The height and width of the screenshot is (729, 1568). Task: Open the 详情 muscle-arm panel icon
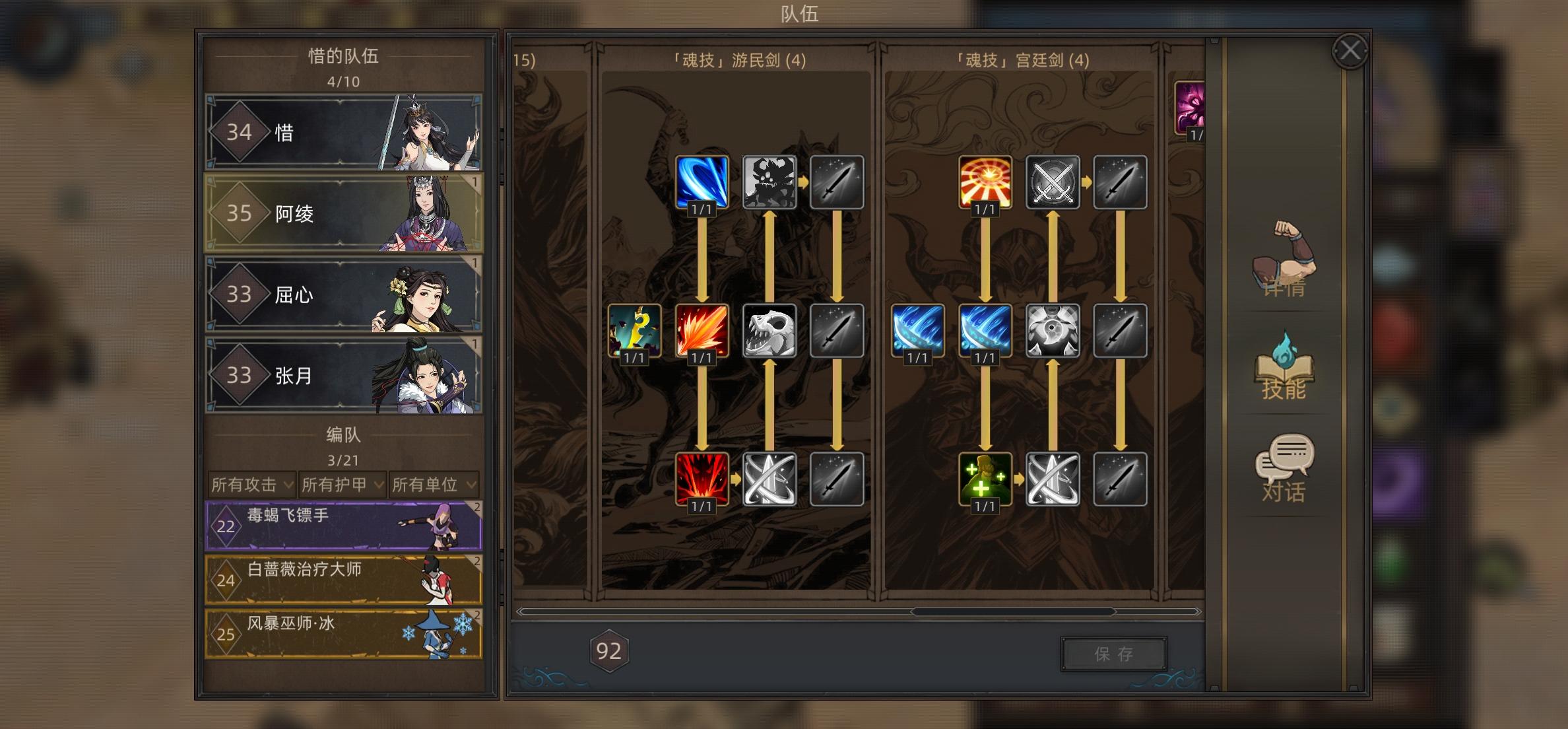[x=1283, y=271]
